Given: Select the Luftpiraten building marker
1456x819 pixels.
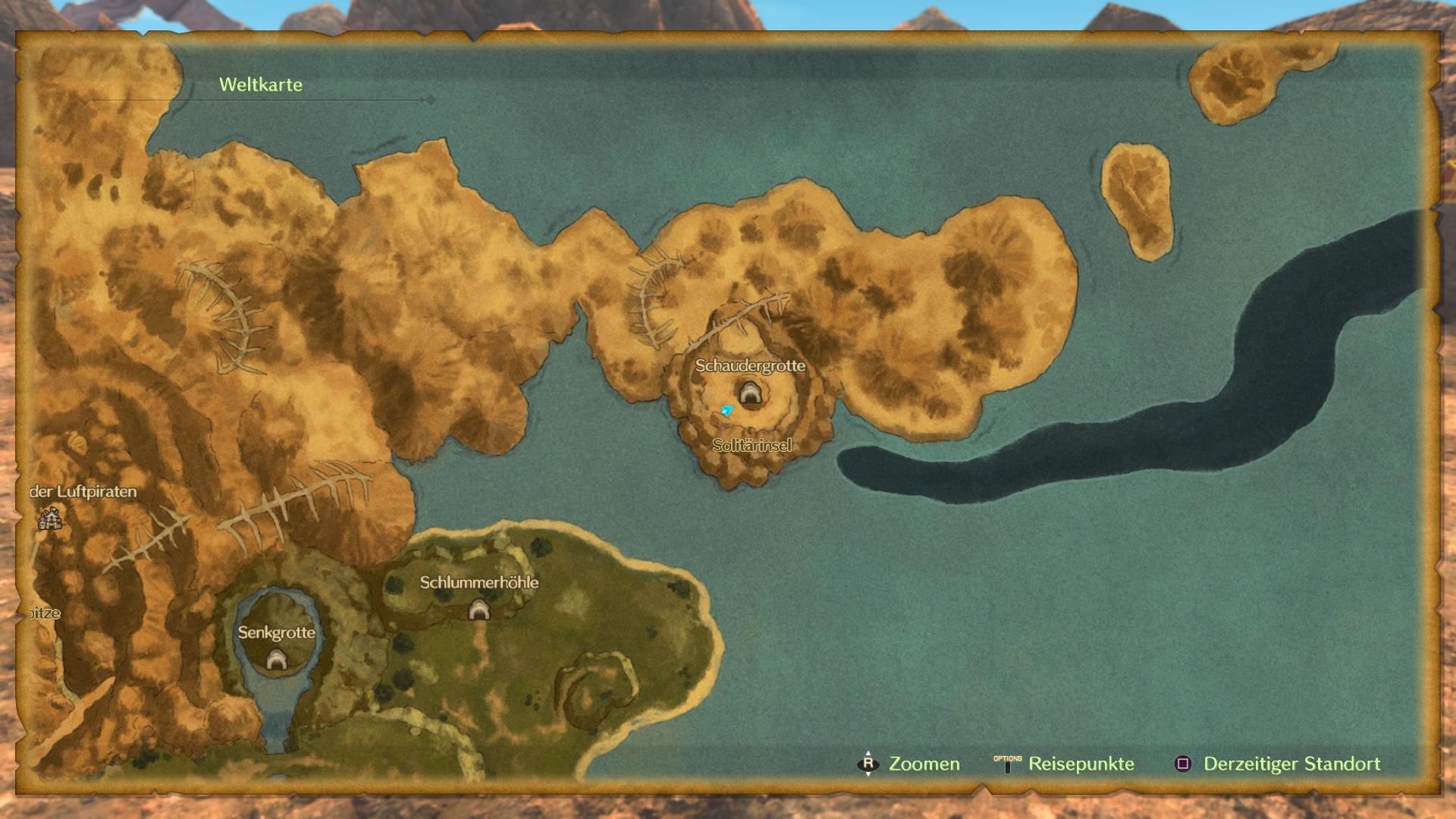Looking at the screenshot, I should (50, 519).
